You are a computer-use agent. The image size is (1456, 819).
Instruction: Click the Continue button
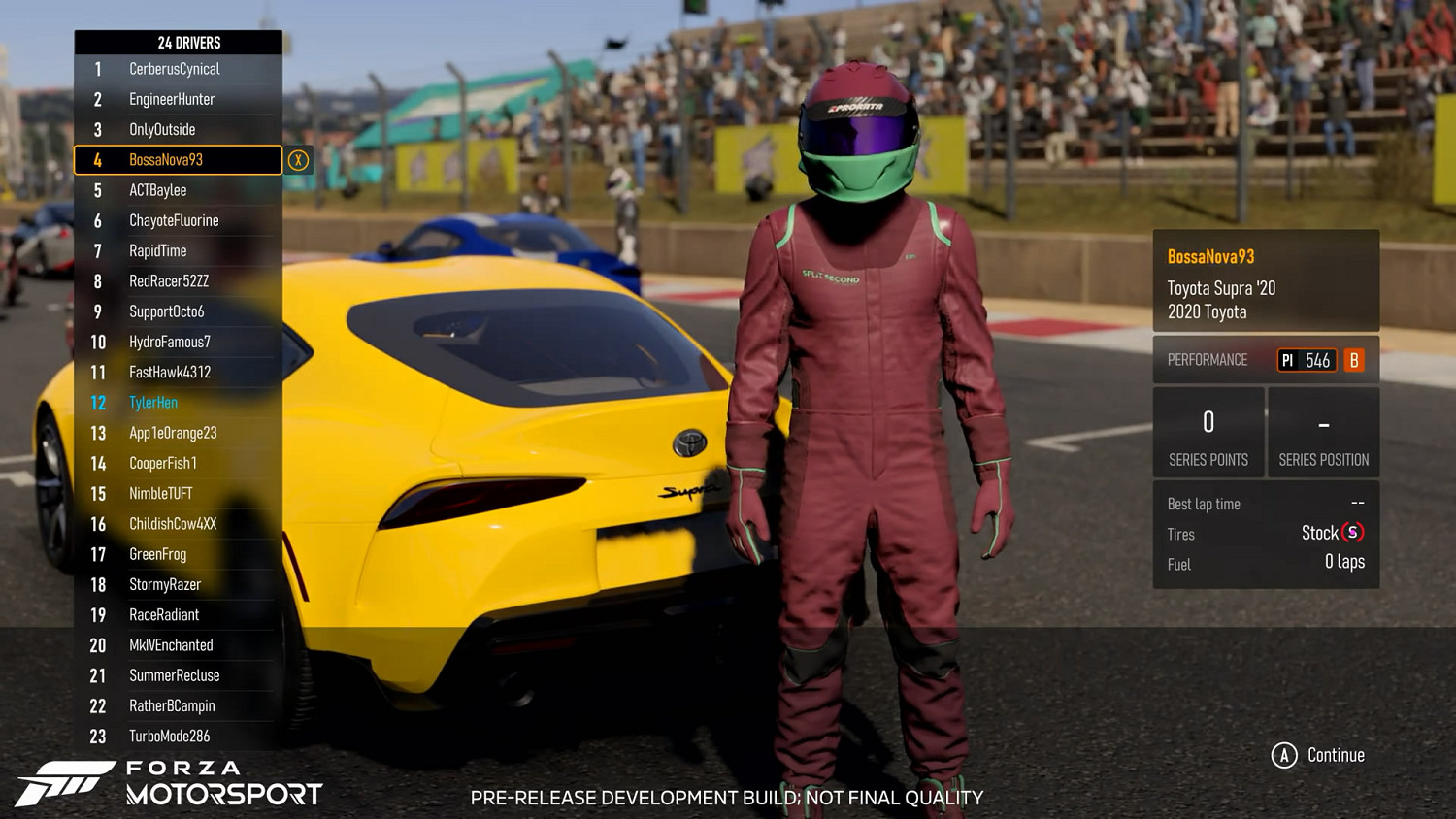click(1335, 754)
